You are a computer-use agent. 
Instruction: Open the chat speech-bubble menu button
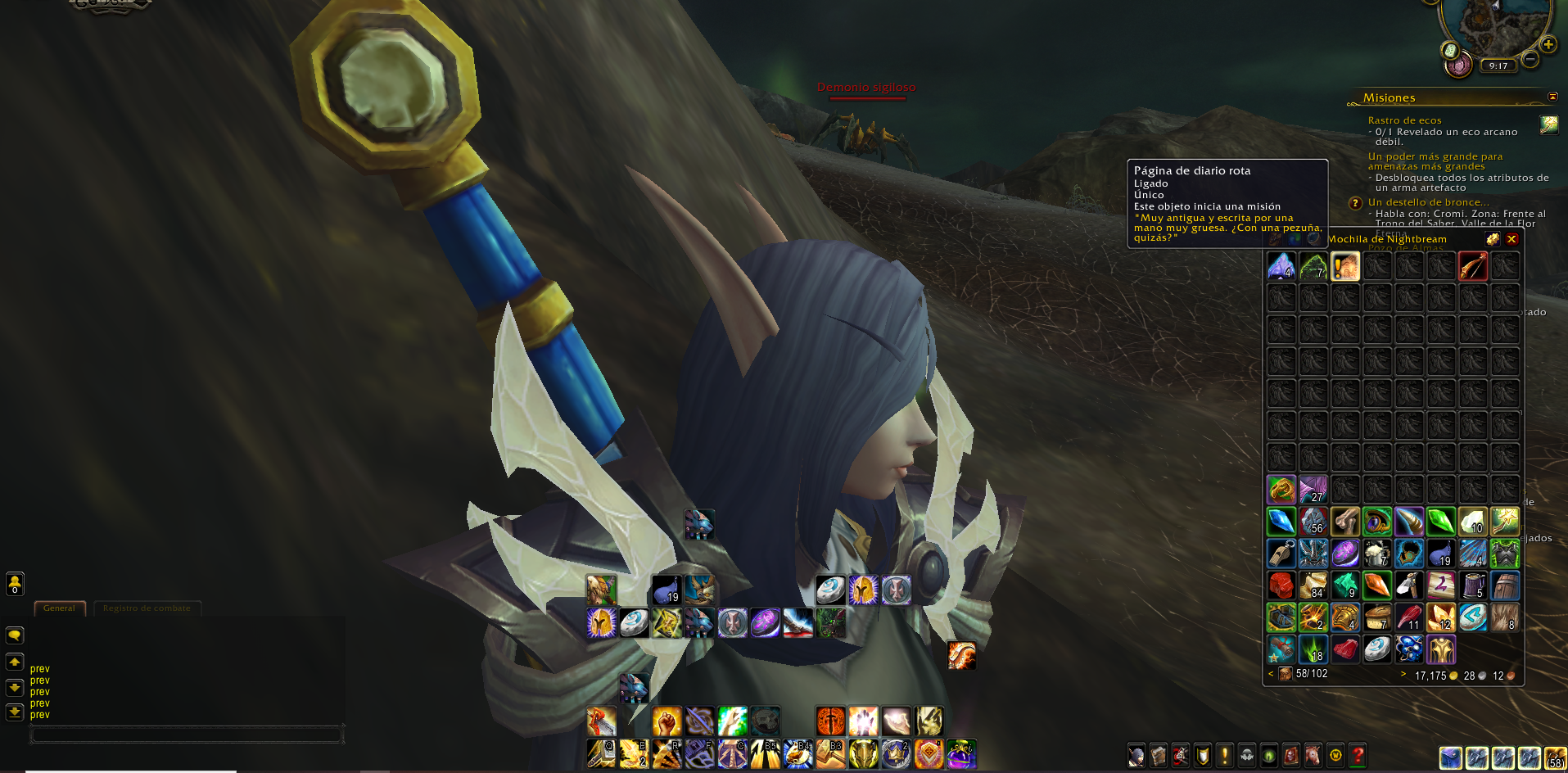15,635
